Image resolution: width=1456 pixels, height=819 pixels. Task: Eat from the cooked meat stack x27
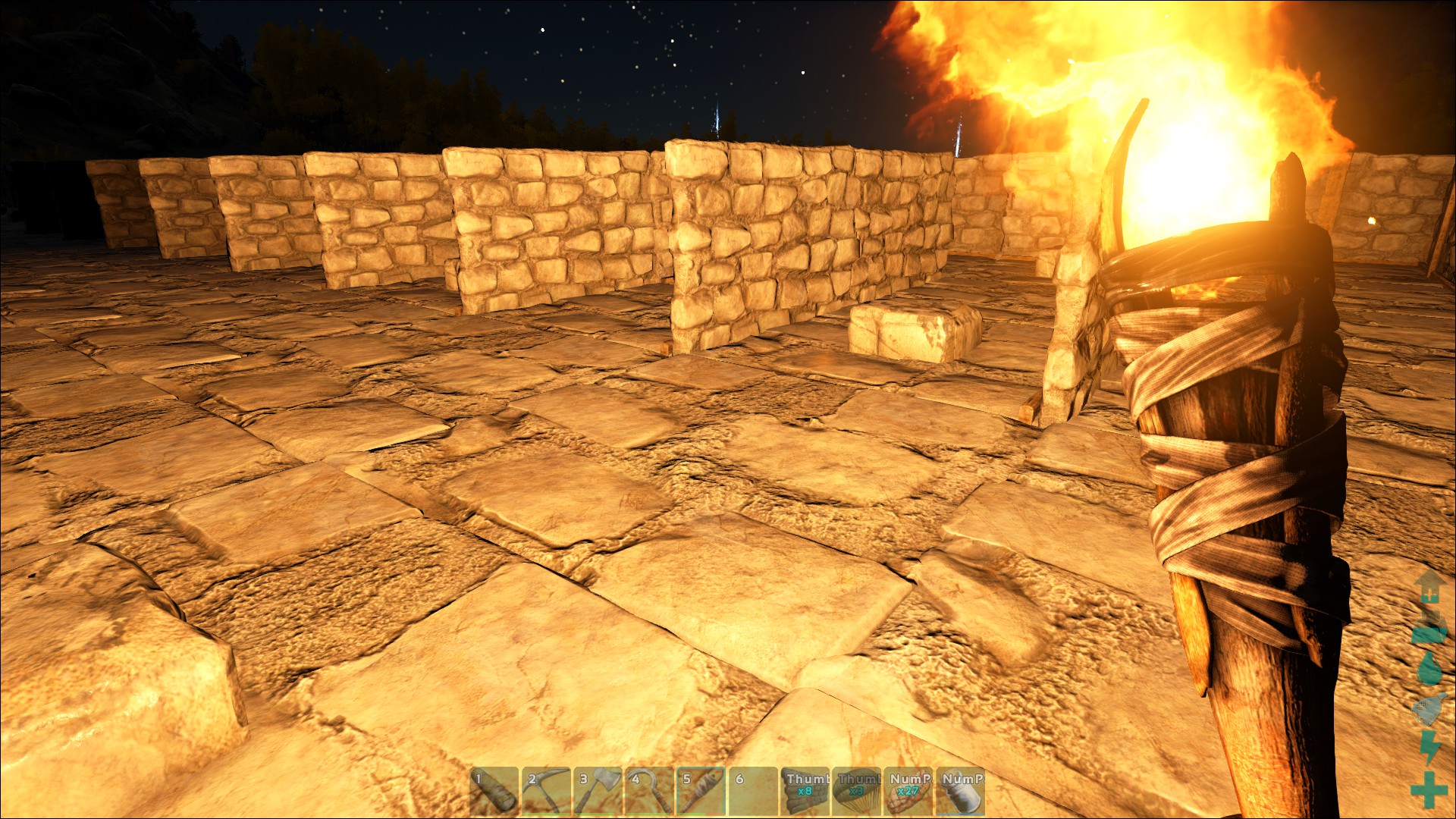click(908, 792)
